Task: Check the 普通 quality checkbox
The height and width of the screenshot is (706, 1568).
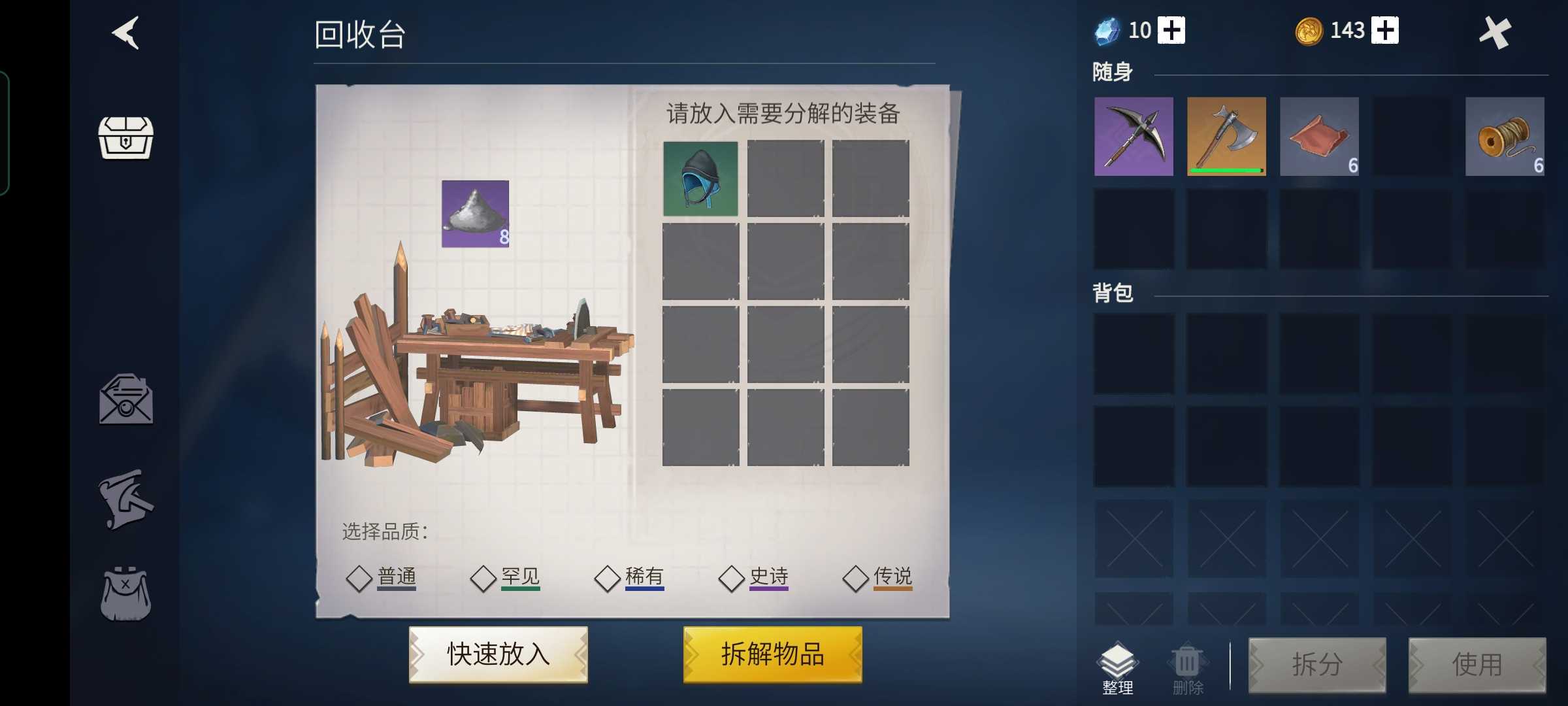Action: point(359,578)
